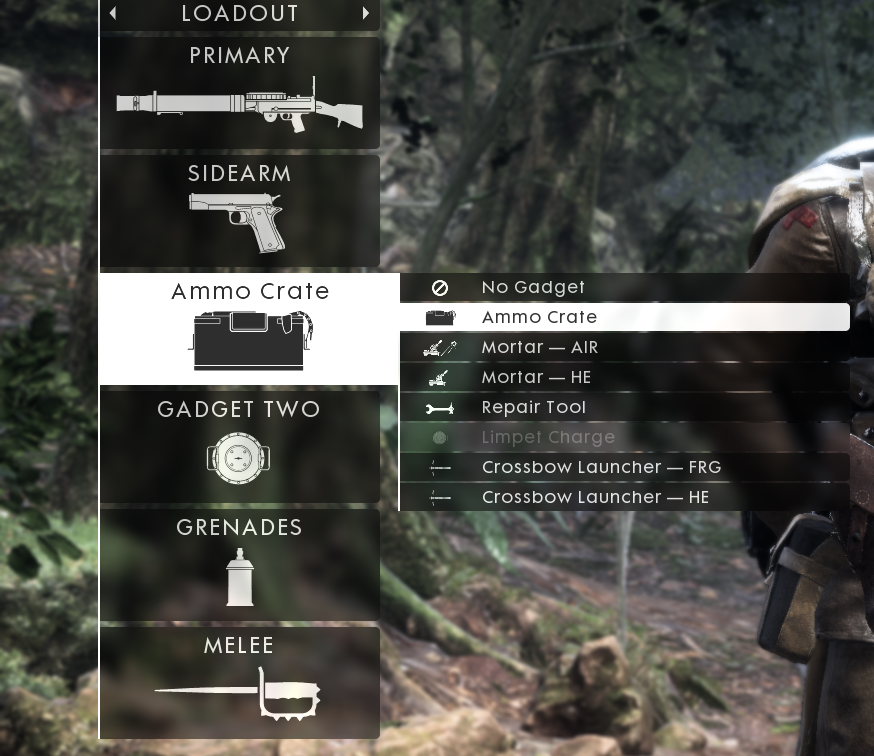Select Ammo Crate in the gadget list
Screen dimensions: 874x756
pyautogui.click(x=624, y=317)
